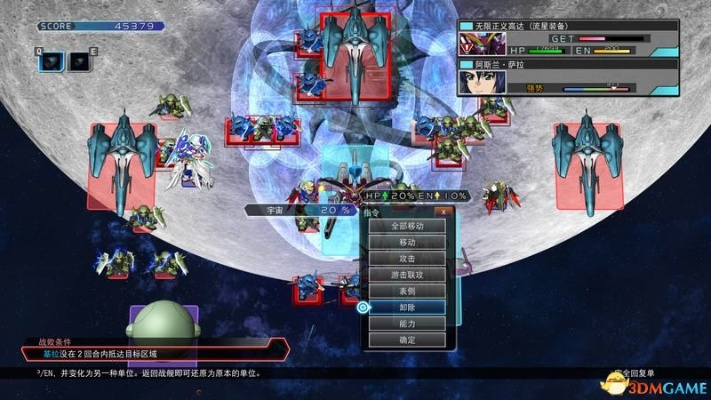Image resolution: width=711 pixels, height=400 pixels.
Task: Select the Infinite Justice Gundam unit portrait
Action: (479, 43)
